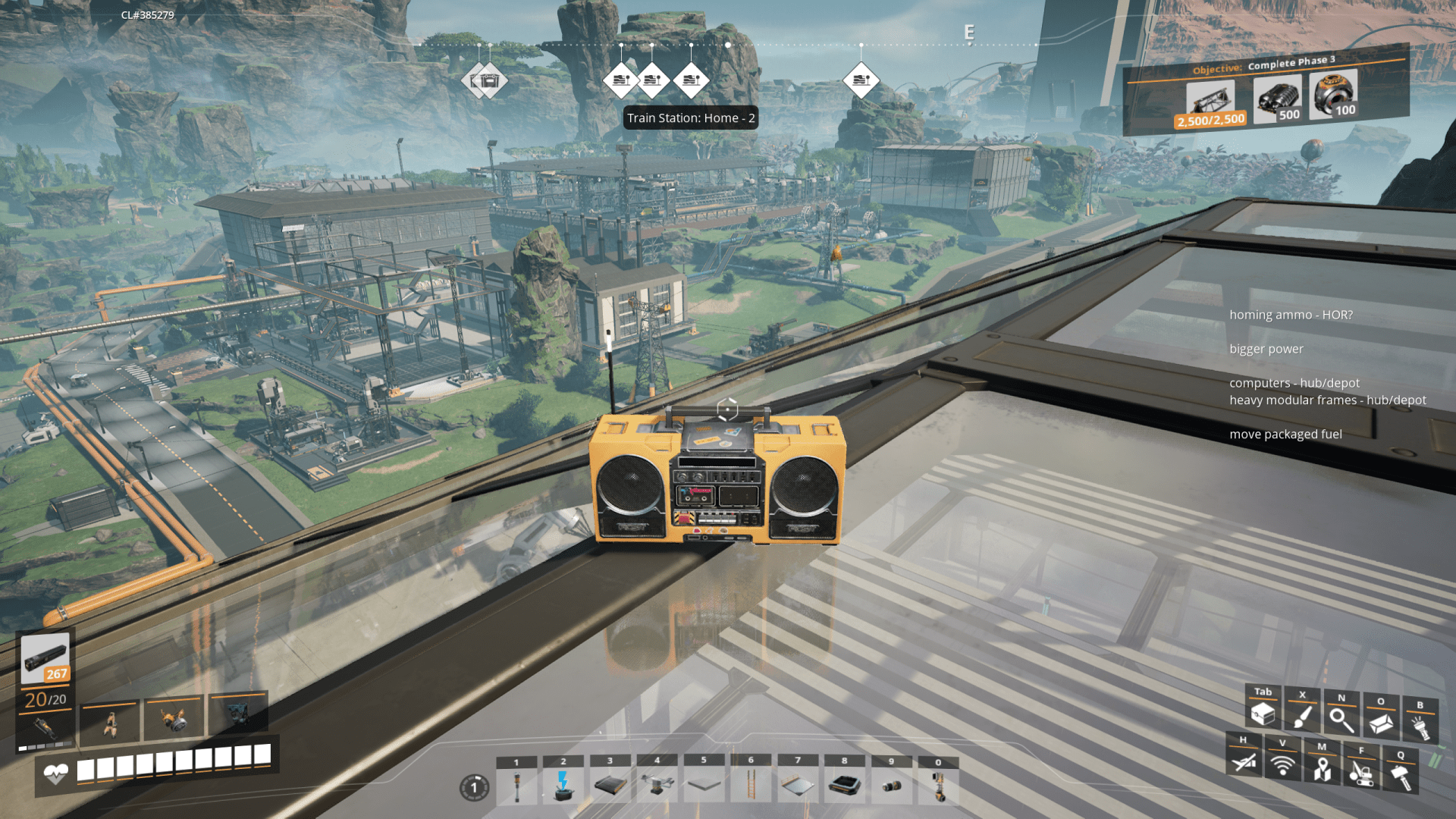Toggle the flashlight shortcut icon
This screenshot has height=819, width=1456.
click(x=1420, y=727)
